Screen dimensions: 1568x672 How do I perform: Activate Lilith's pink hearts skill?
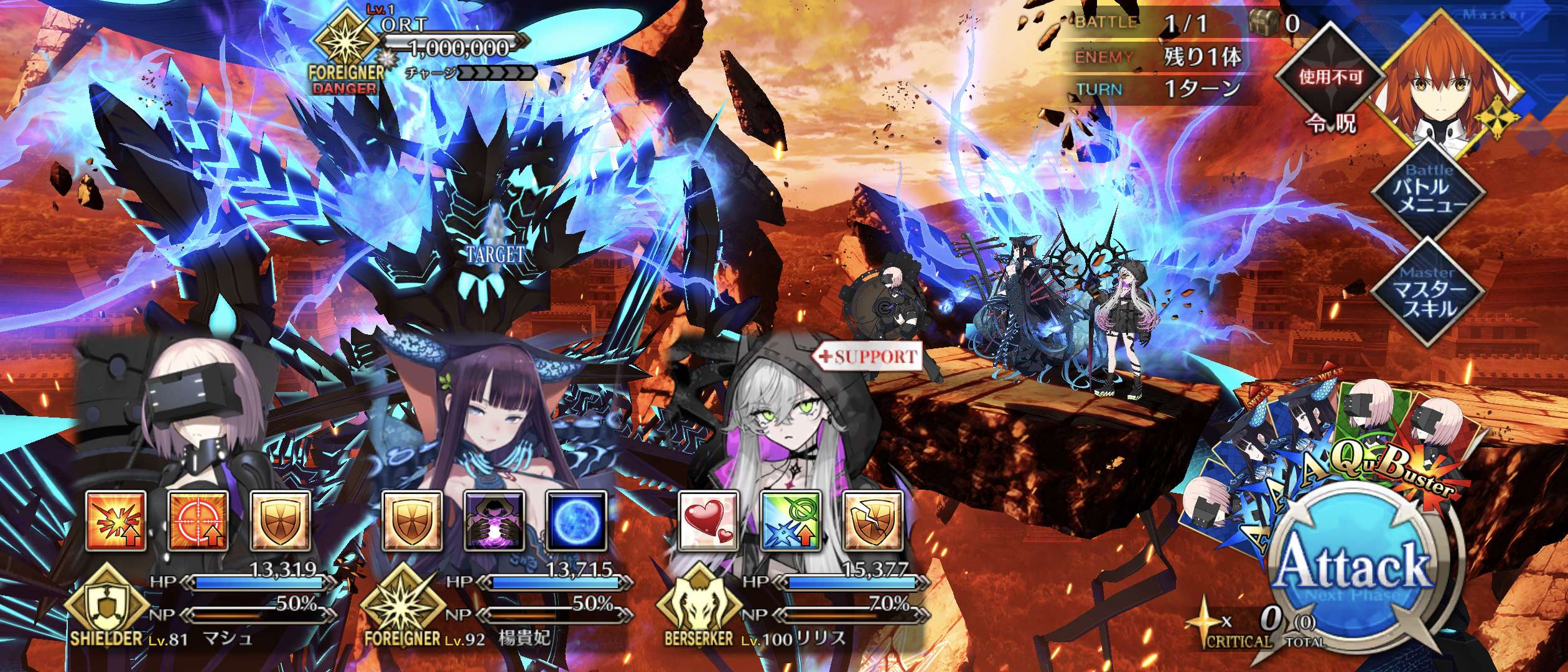[708, 521]
